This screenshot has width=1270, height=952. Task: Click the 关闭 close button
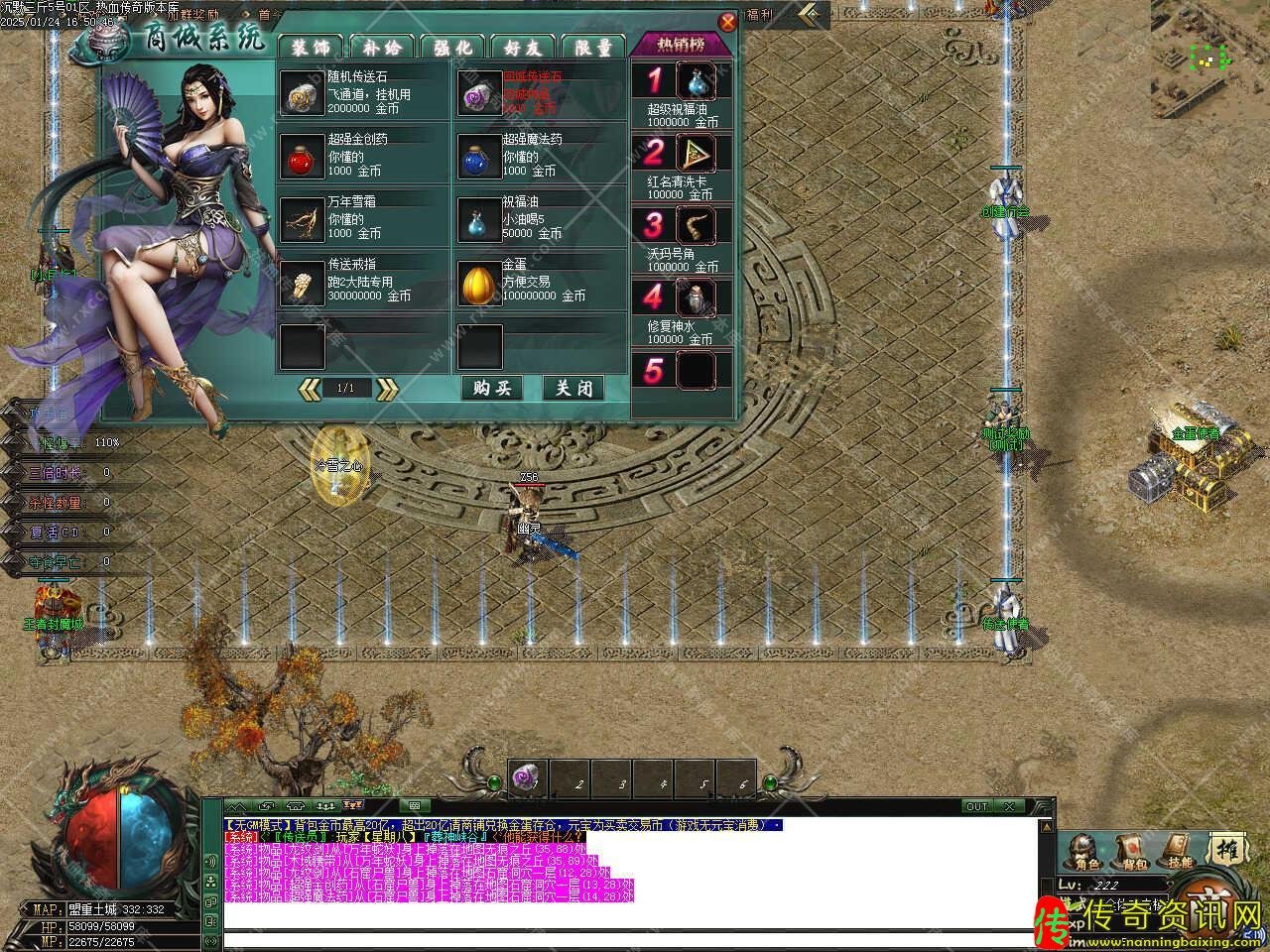[573, 388]
